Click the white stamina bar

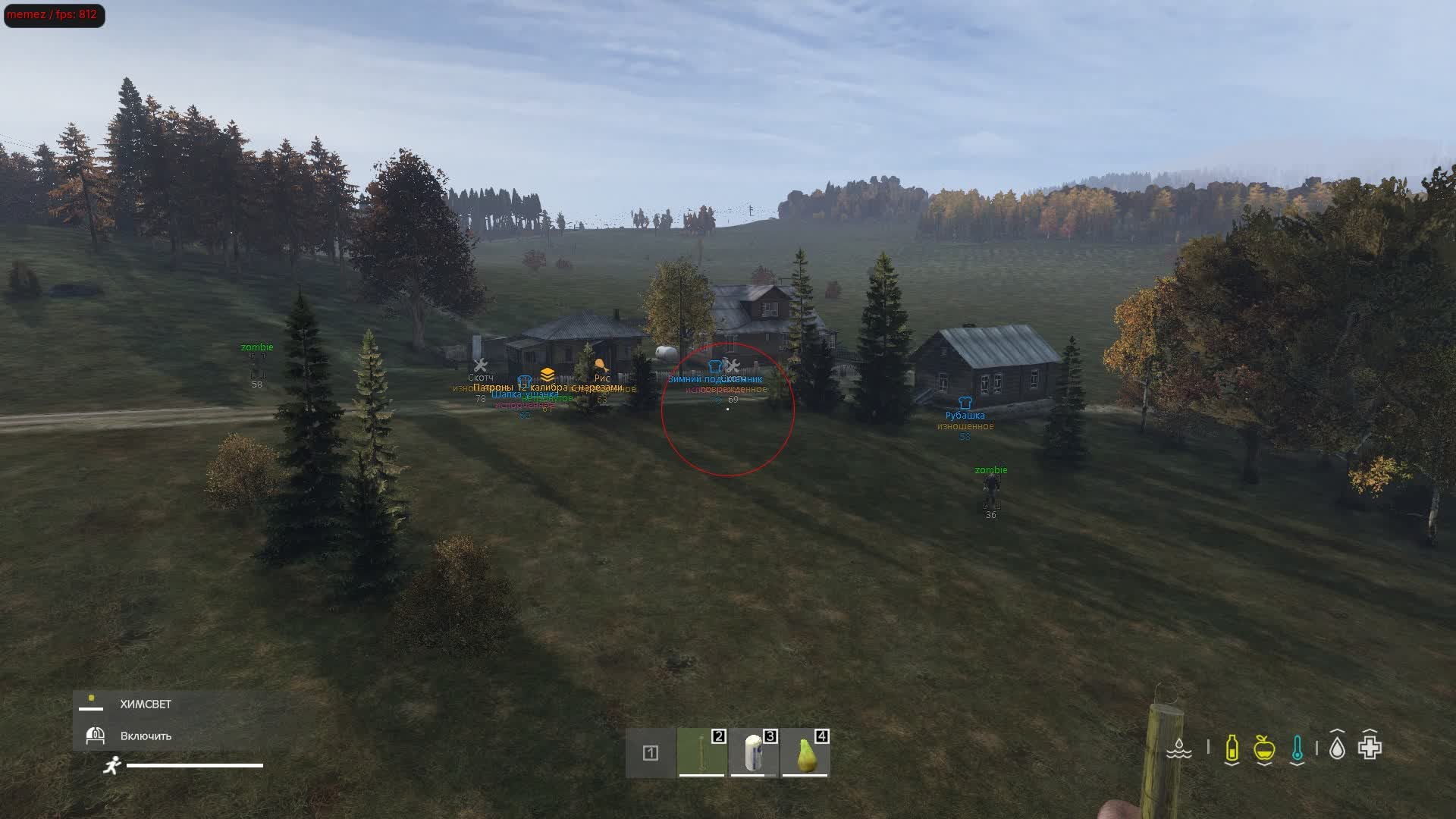tap(194, 766)
